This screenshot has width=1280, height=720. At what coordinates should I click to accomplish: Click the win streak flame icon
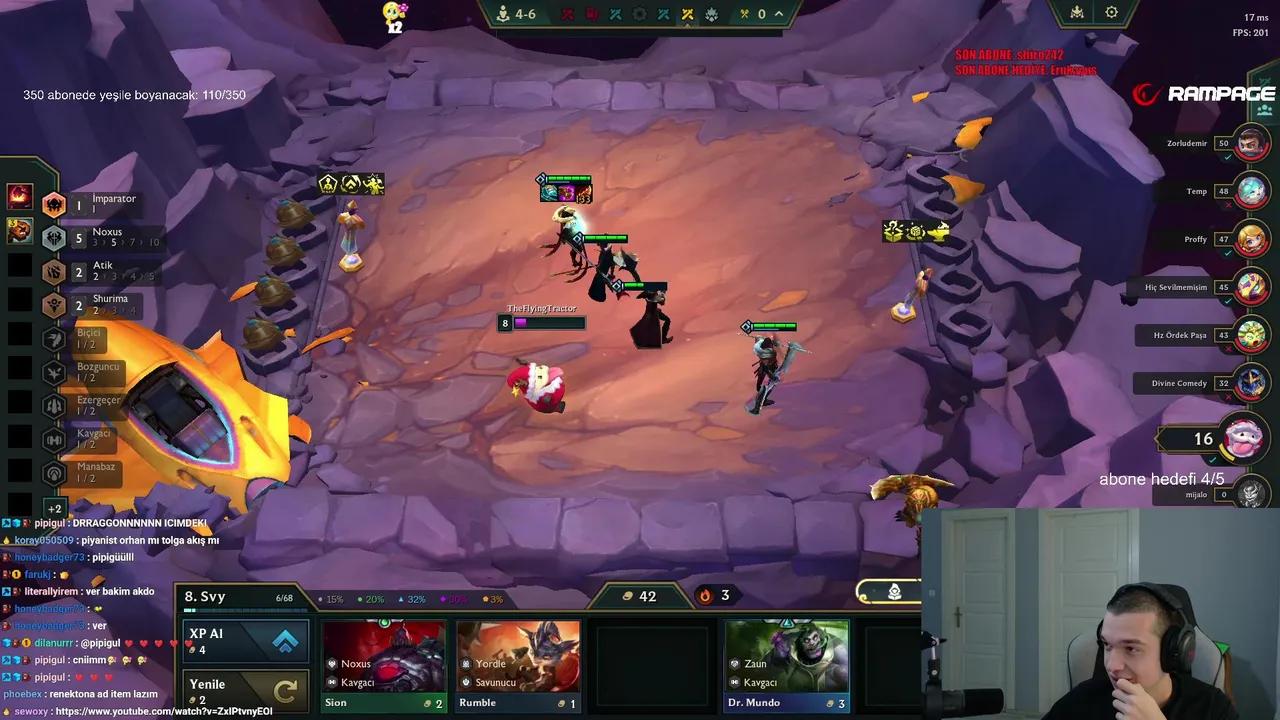[705, 595]
